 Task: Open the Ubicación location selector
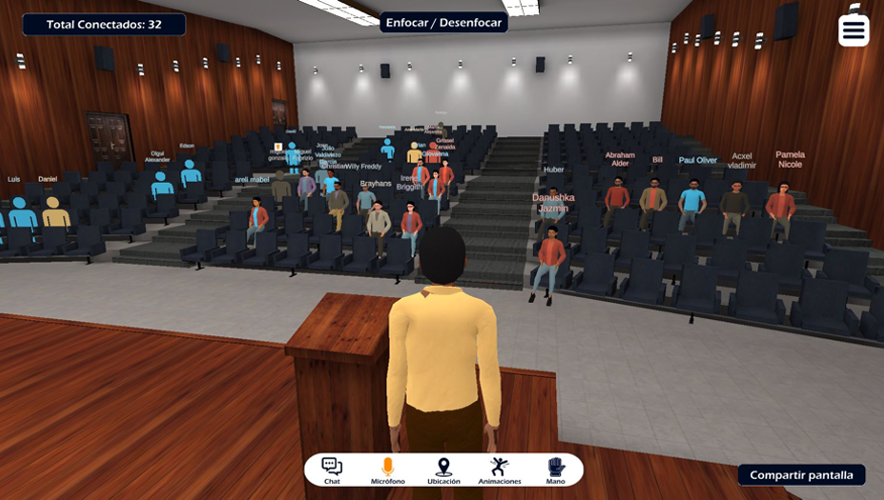[x=443, y=470]
